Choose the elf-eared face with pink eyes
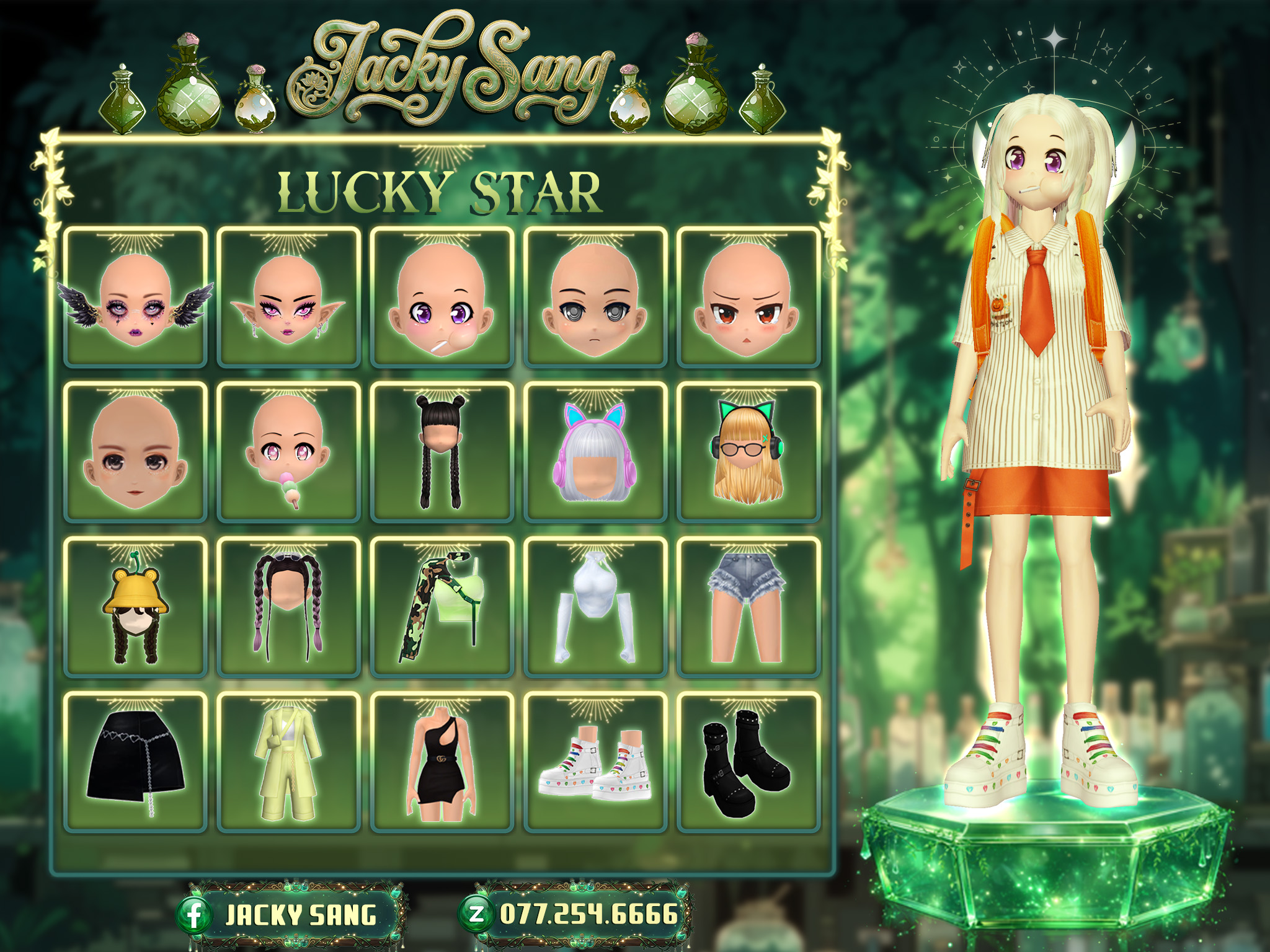 [x=288, y=298]
